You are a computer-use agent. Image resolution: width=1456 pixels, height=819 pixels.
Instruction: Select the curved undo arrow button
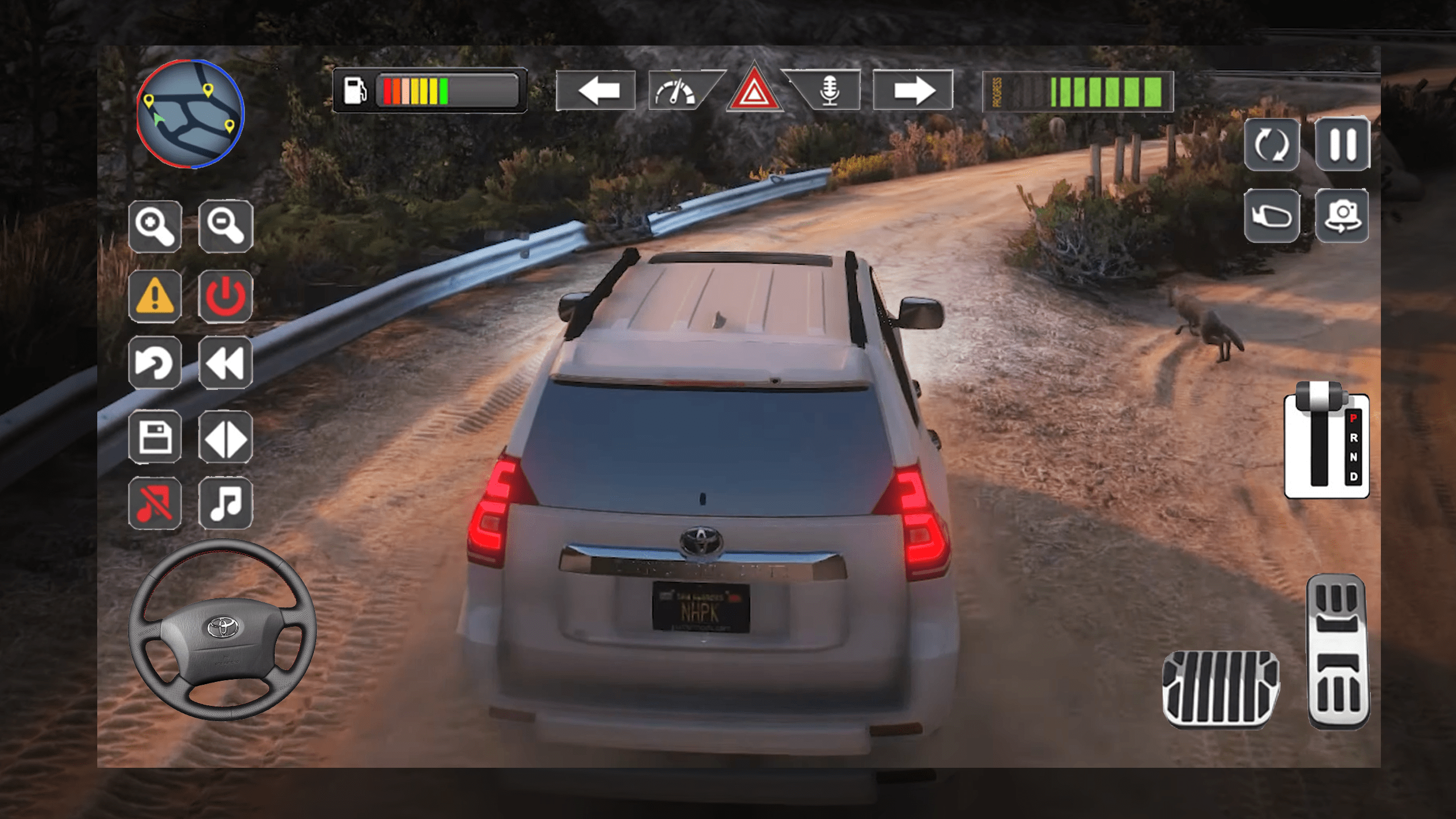tap(155, 363)
